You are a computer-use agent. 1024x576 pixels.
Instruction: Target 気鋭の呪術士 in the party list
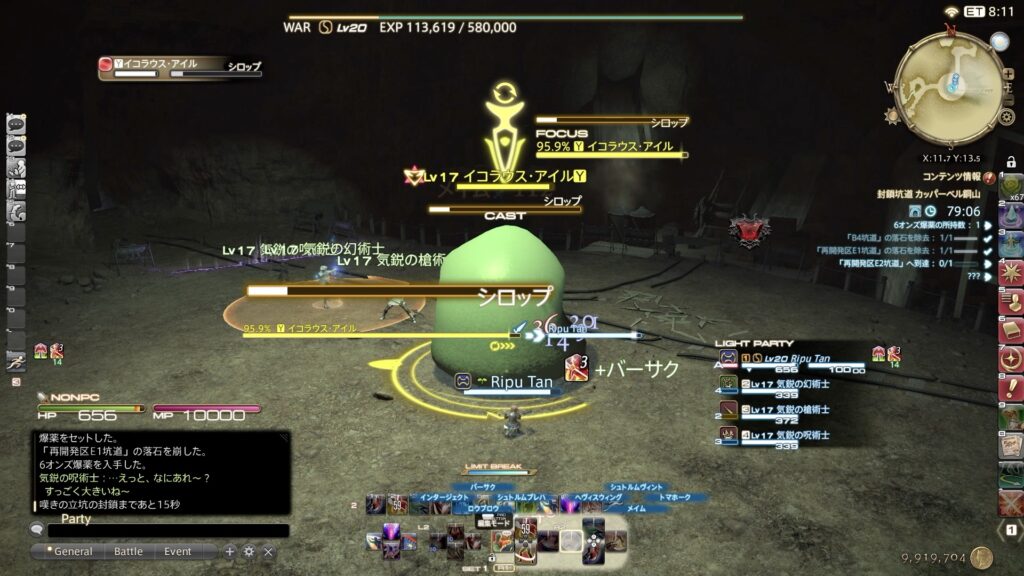790,438
